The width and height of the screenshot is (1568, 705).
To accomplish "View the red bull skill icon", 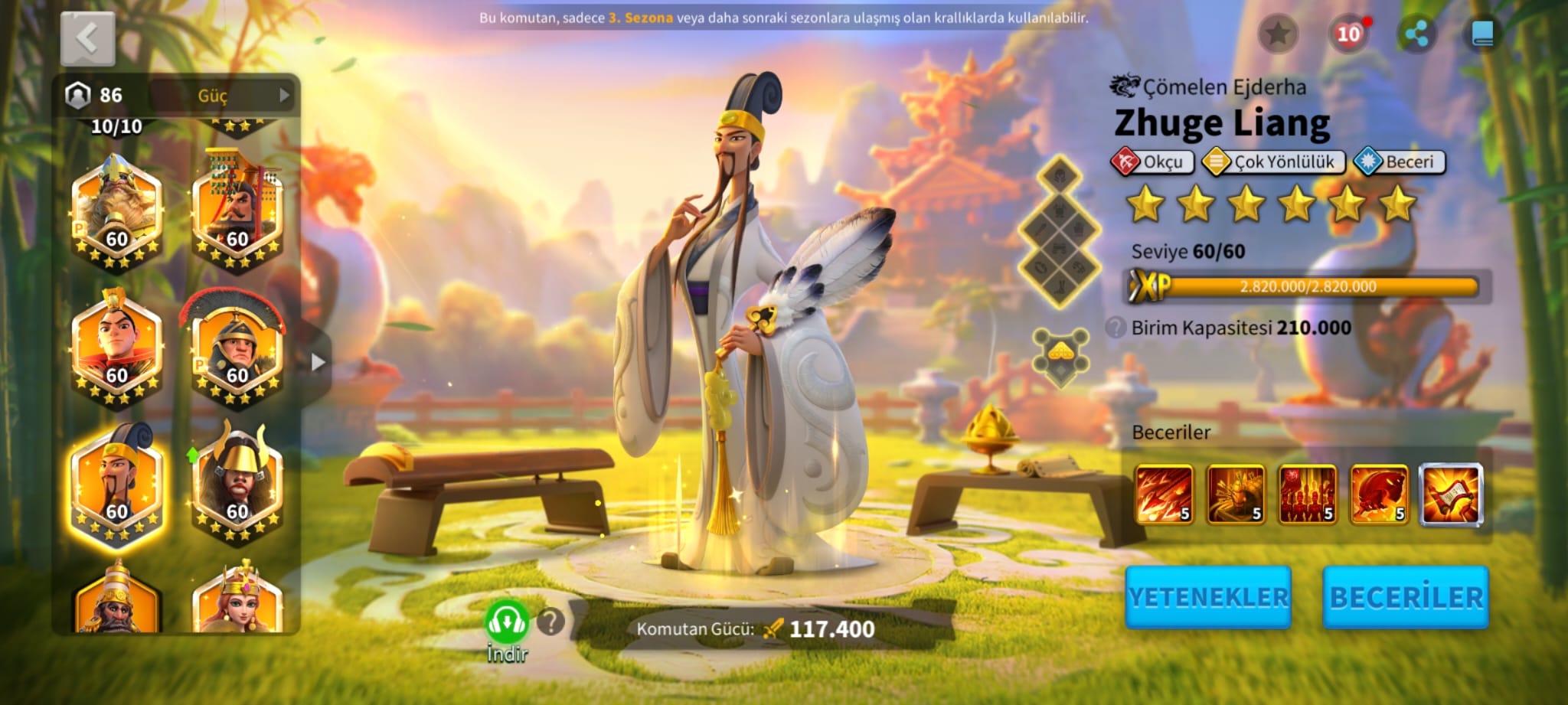I will pos(1379,494).
